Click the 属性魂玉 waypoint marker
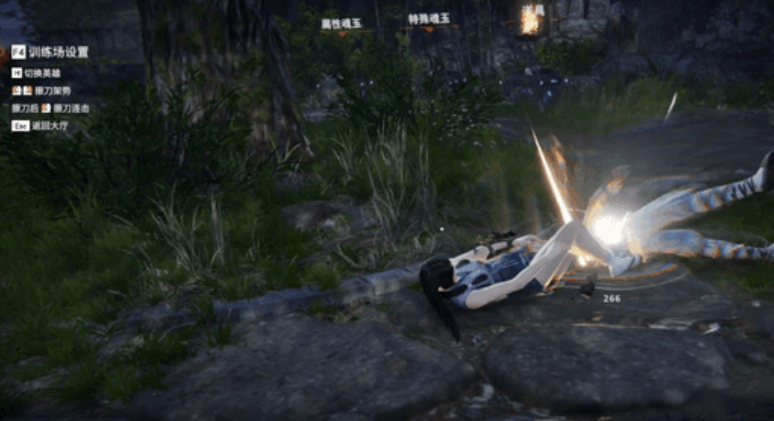 343,25
